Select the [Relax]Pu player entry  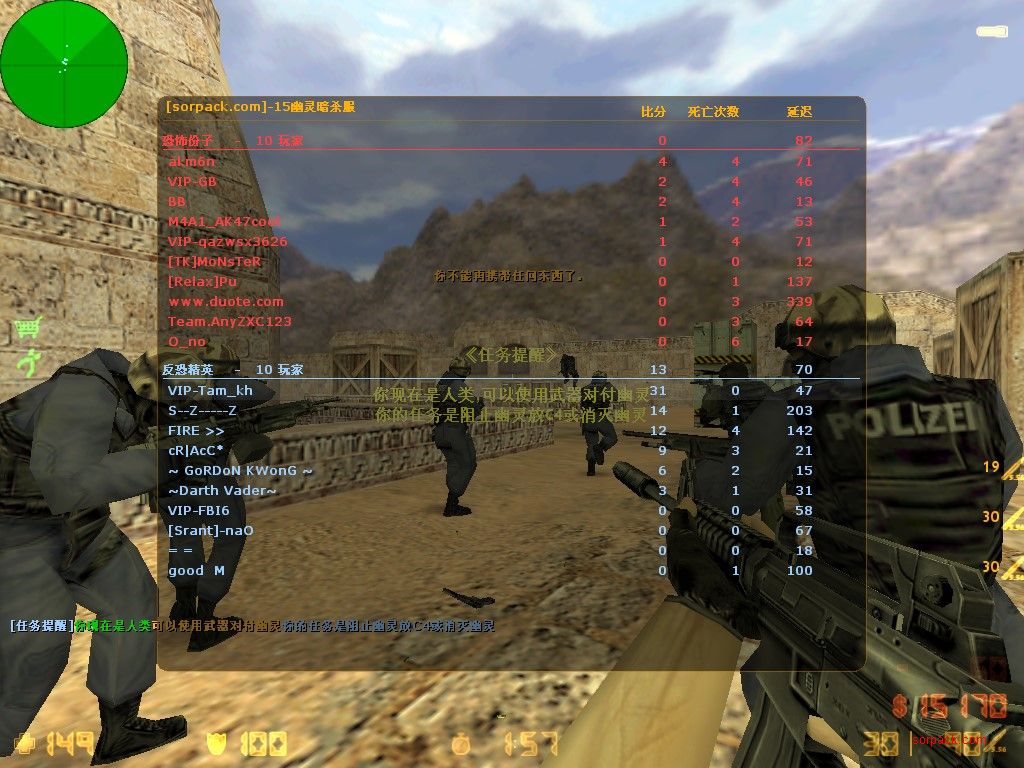(203, 281)
